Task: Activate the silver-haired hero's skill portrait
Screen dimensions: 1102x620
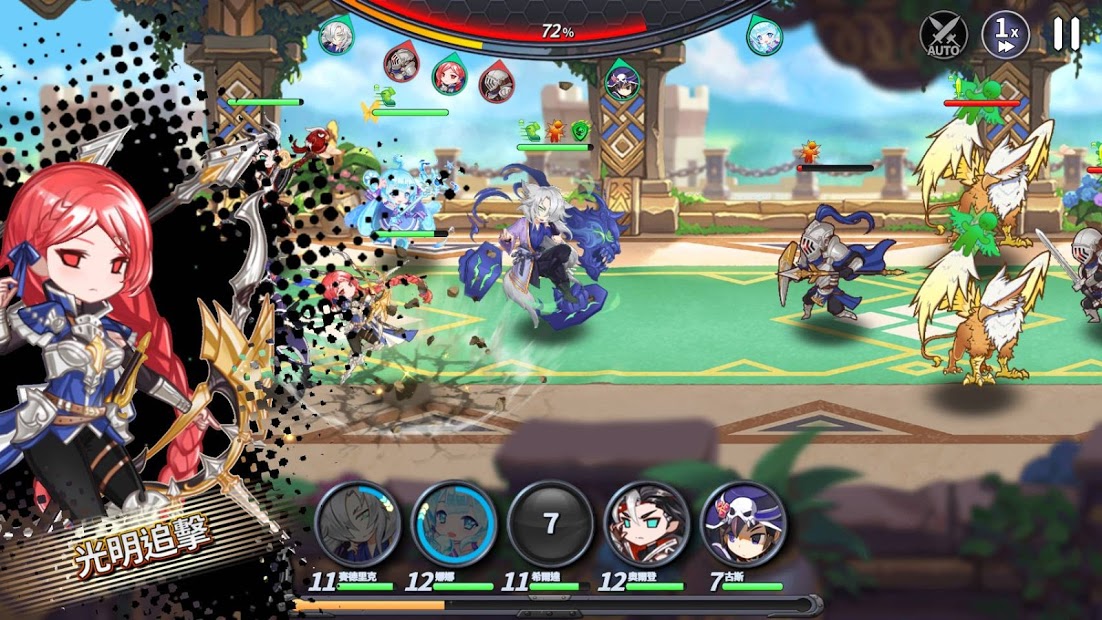Action: pyautogui.click(x=358, y=524)
